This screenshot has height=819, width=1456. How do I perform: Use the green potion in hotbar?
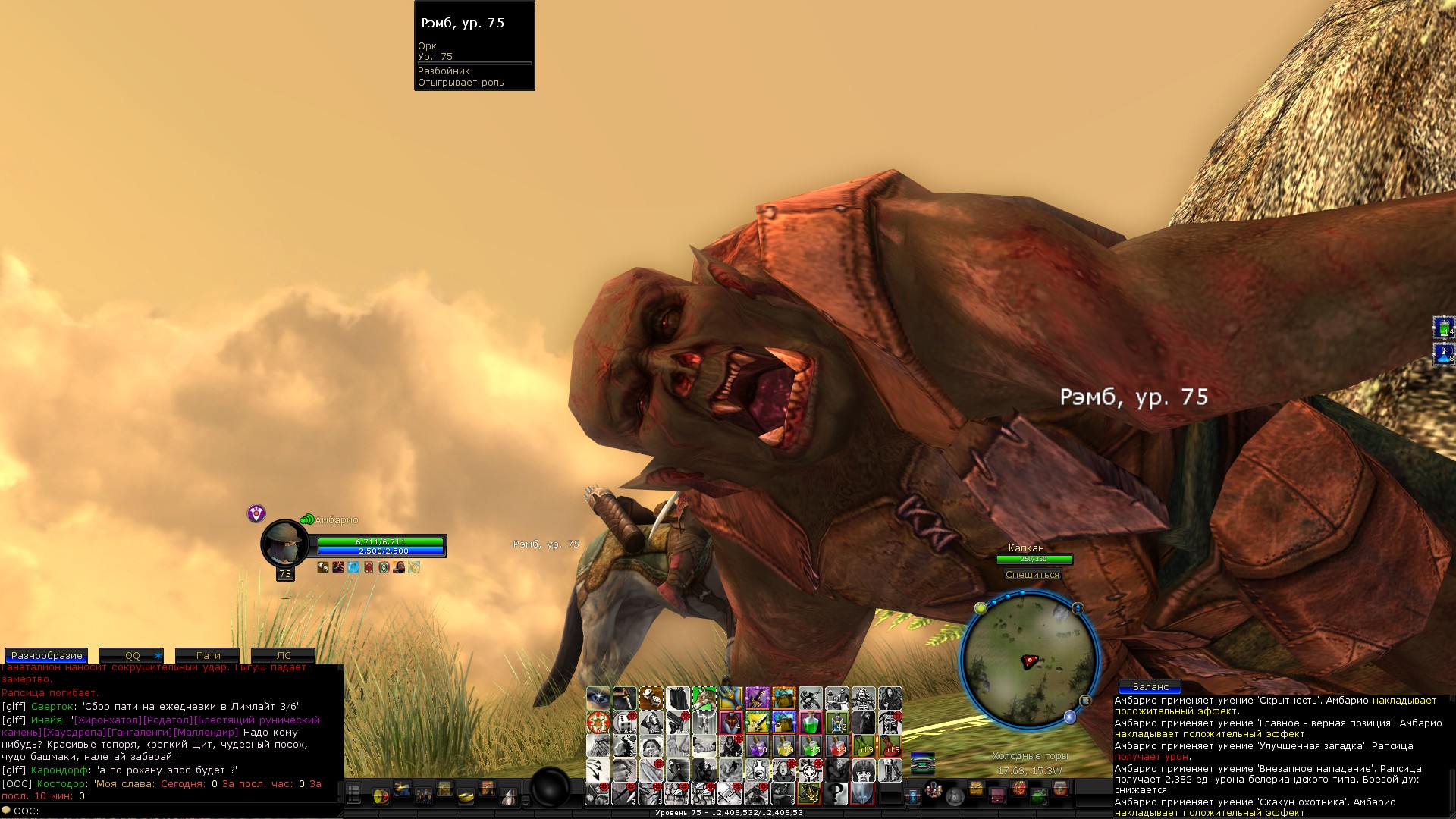(x=810, y=722)
